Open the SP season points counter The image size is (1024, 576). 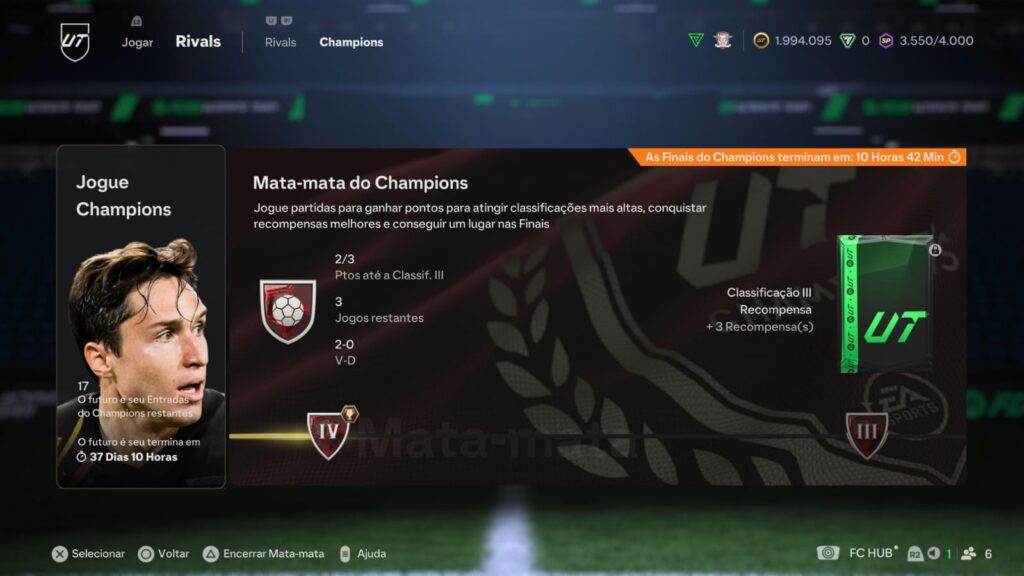coord(926,41)
